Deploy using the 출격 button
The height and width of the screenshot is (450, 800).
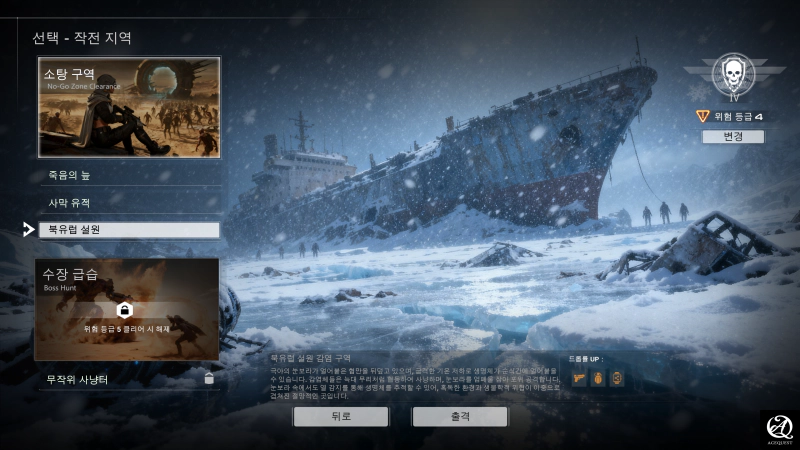[460, 416]
